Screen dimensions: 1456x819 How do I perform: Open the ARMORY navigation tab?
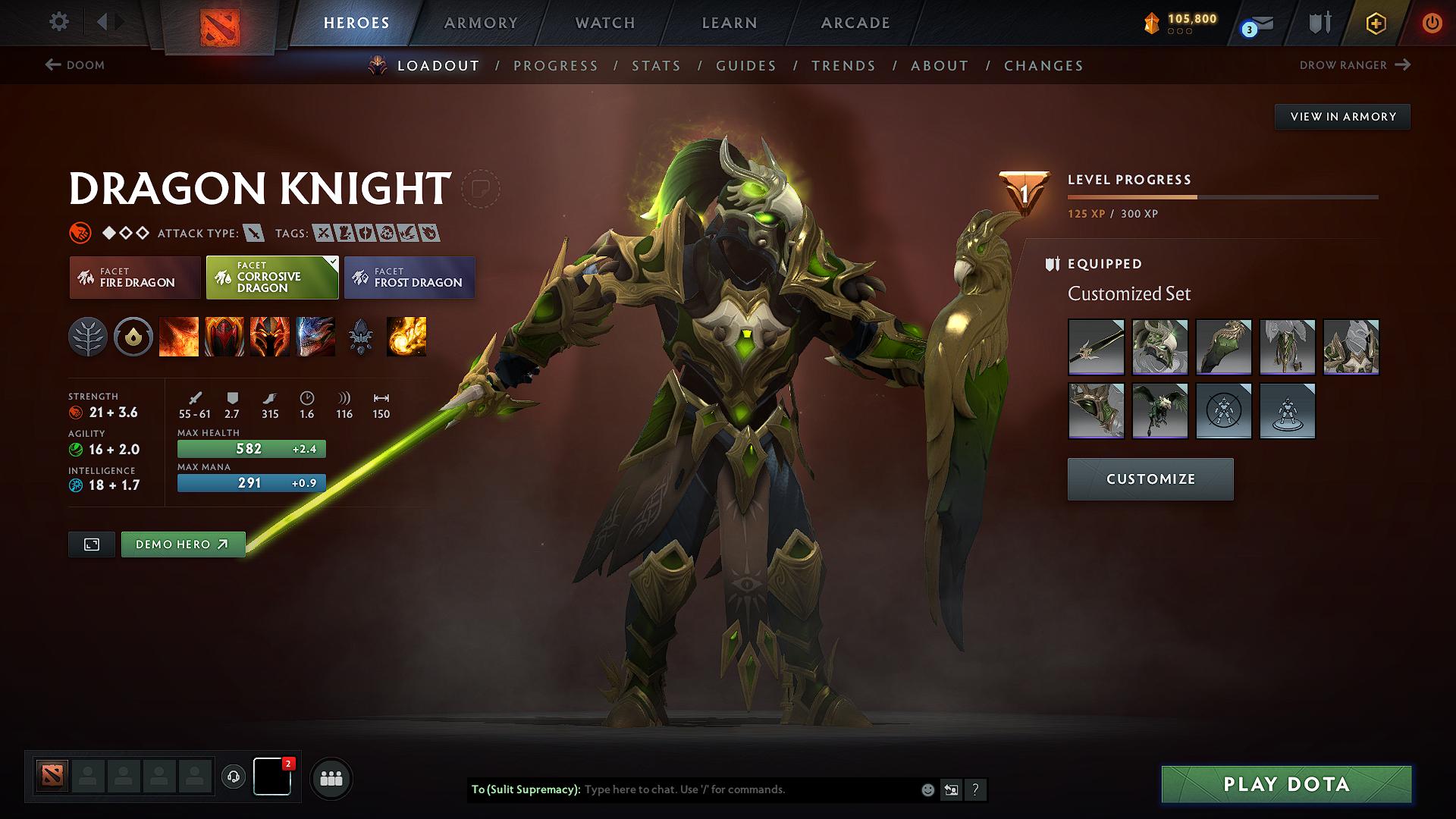coord(481,23)
